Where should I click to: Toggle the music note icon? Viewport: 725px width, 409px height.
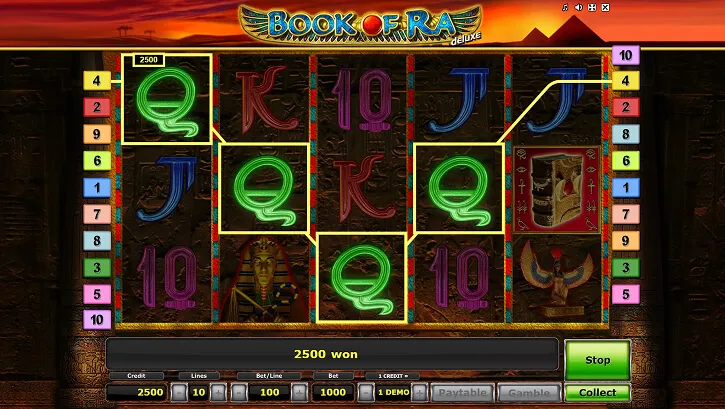click(565, 9)
